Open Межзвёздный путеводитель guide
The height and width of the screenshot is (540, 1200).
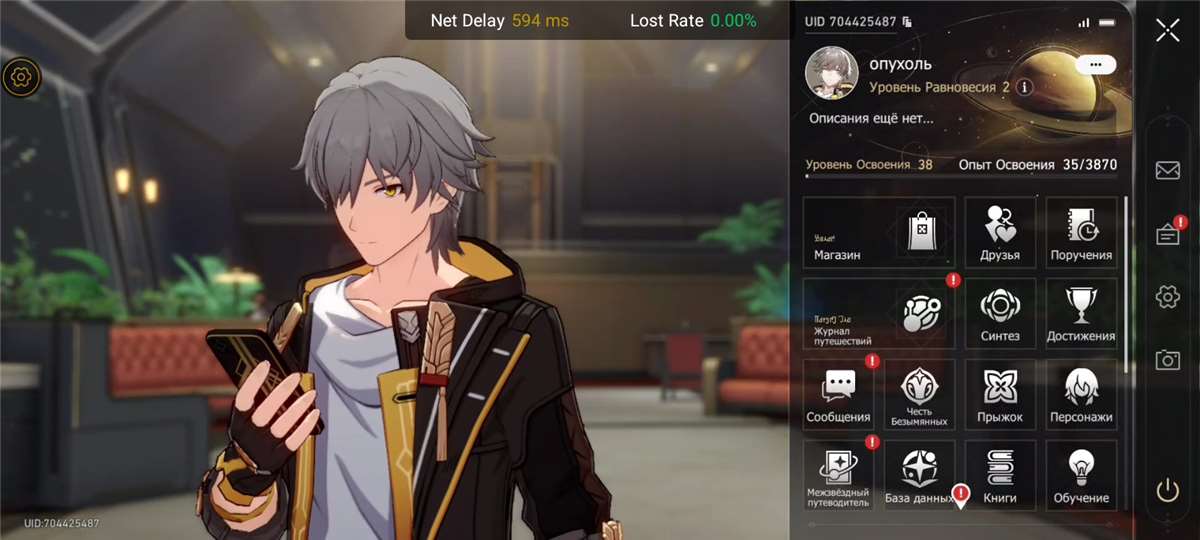[x=837, y=476]
